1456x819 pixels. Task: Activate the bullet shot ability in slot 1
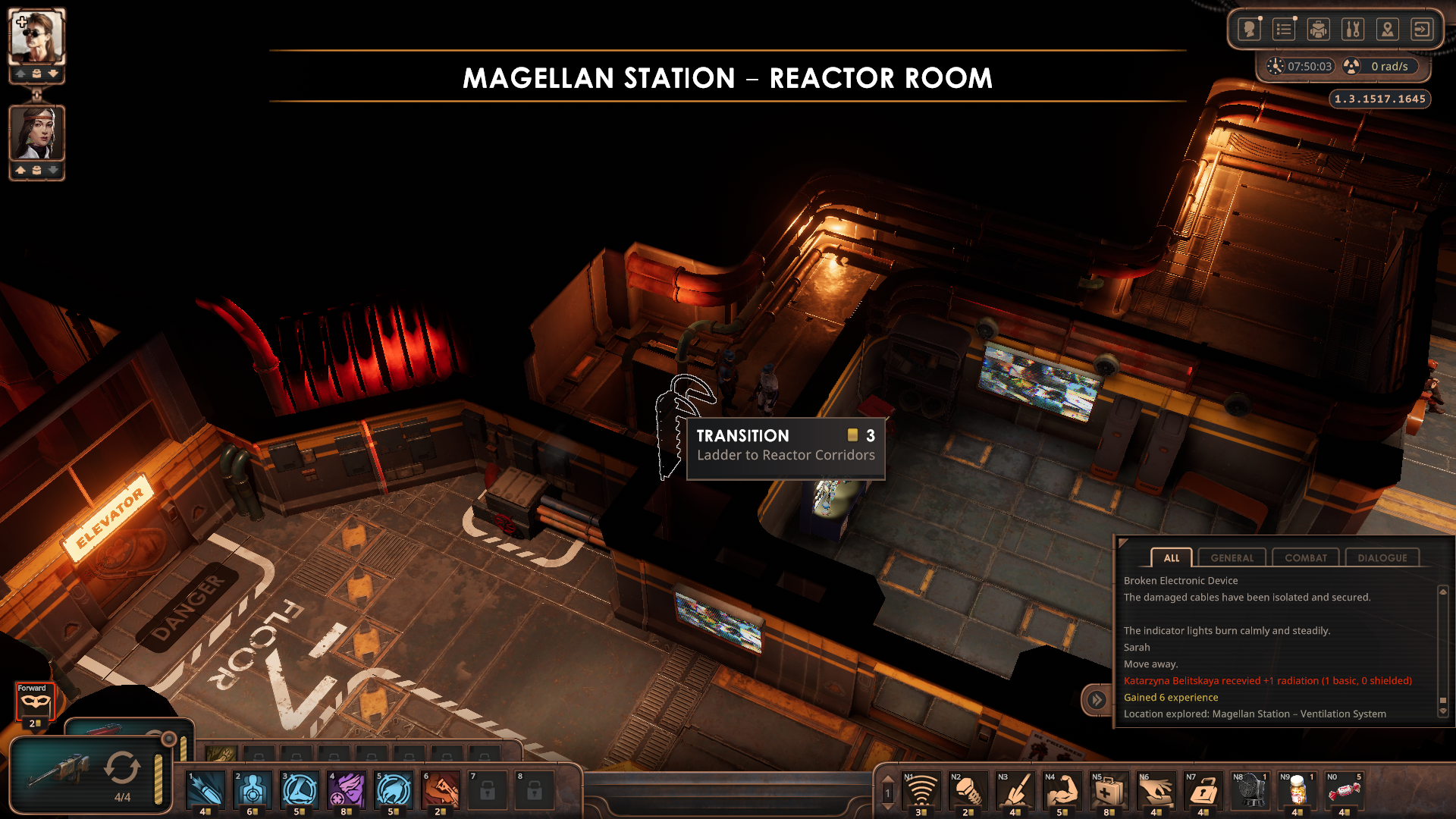pyautogui.click(x=206, y=790)
